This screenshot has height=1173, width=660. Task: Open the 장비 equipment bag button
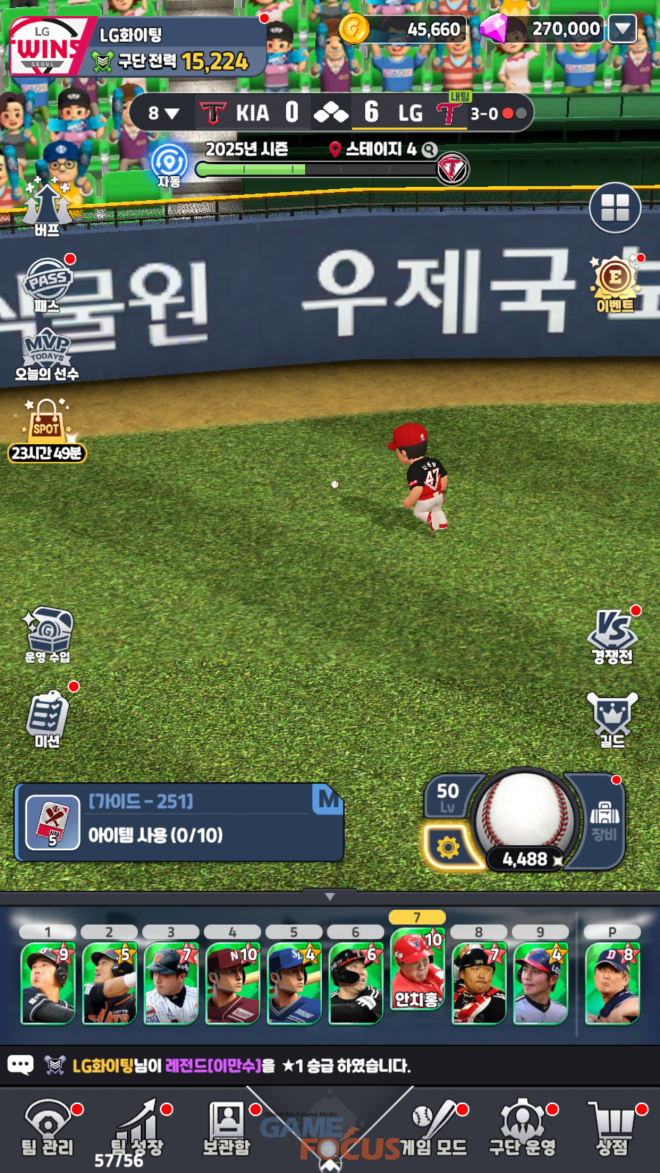click(x=603, y=819)
